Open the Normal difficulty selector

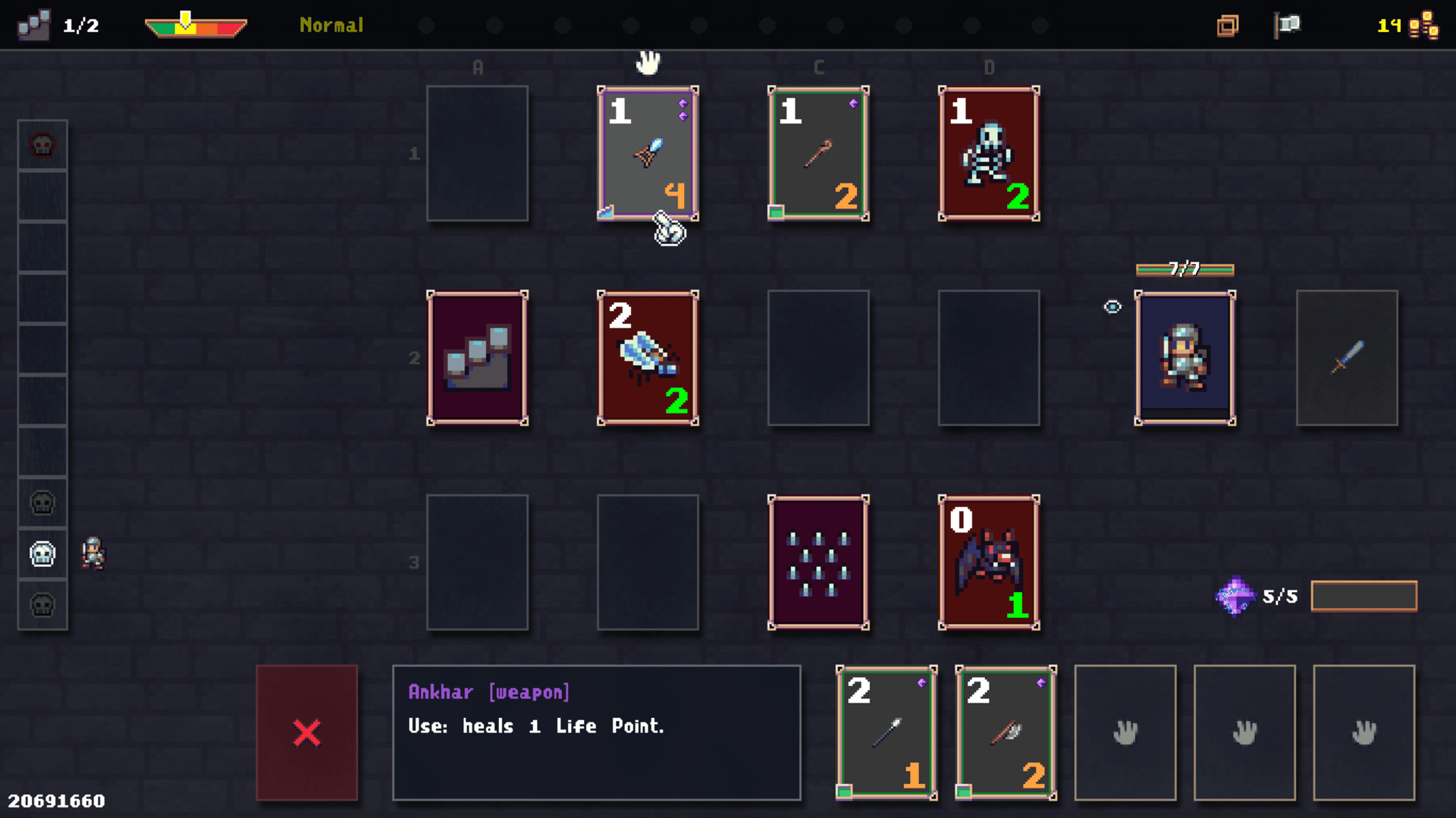tap(331, 25)
